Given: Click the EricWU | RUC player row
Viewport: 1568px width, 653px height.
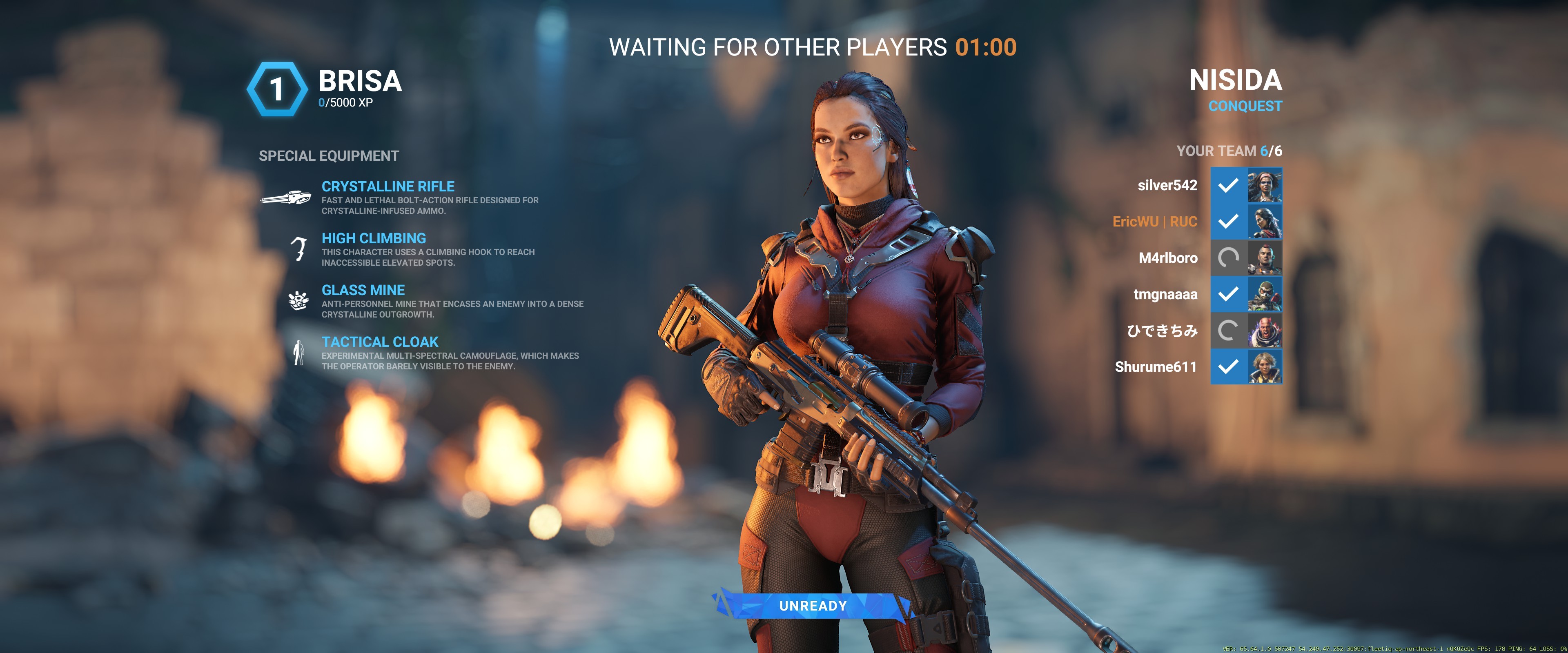Looking at the screenshot, I should pos(1154,222).
